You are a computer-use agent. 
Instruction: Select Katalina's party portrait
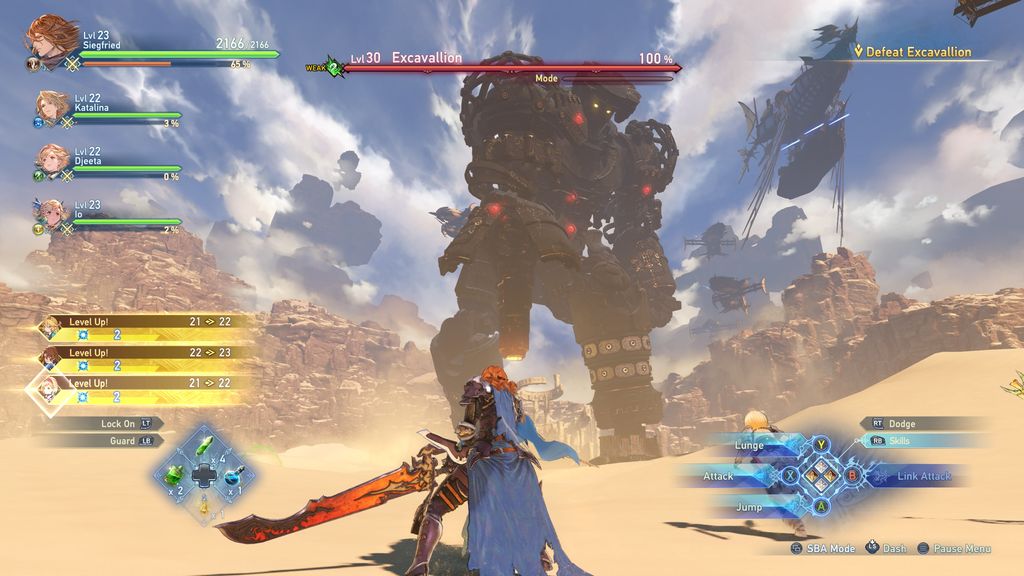point(51,106)
